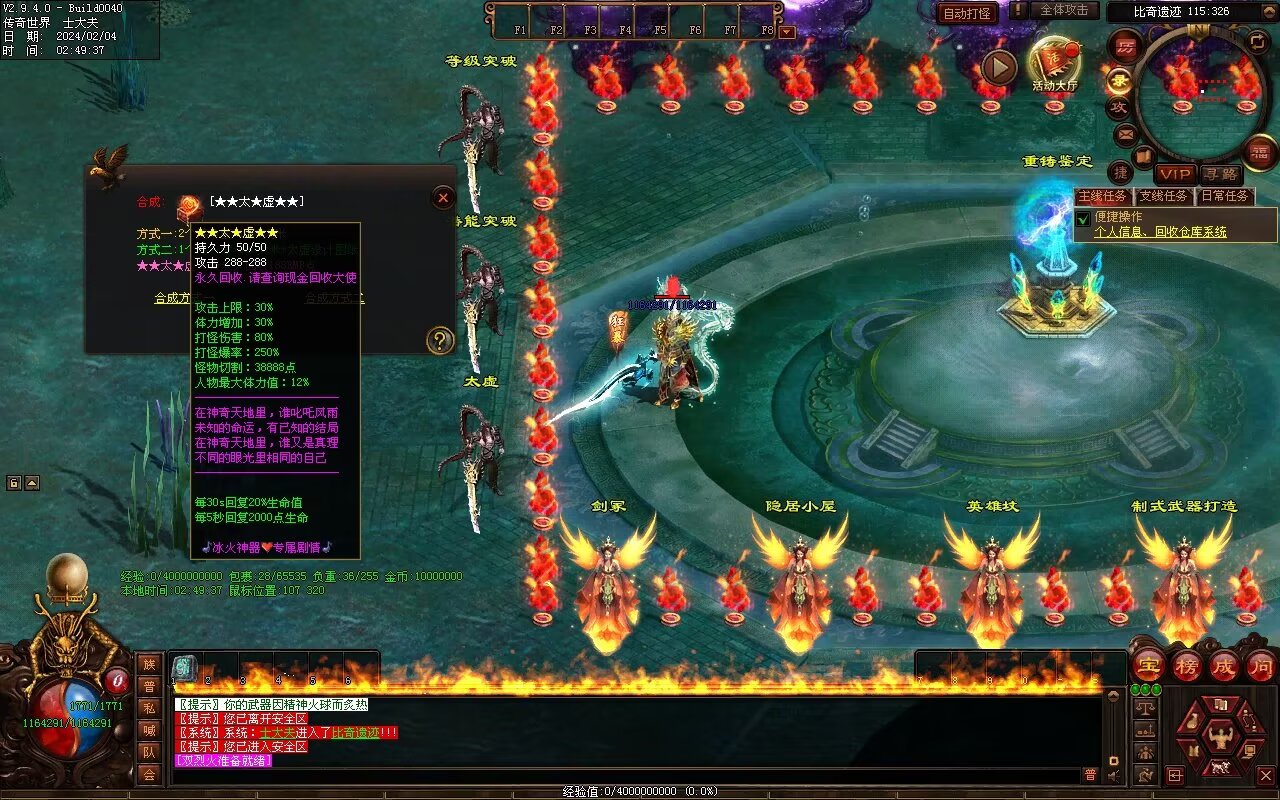1280x800 pixels.
Task: Open the 宝 treasure shop button
Action: (x=1148, y=666)
